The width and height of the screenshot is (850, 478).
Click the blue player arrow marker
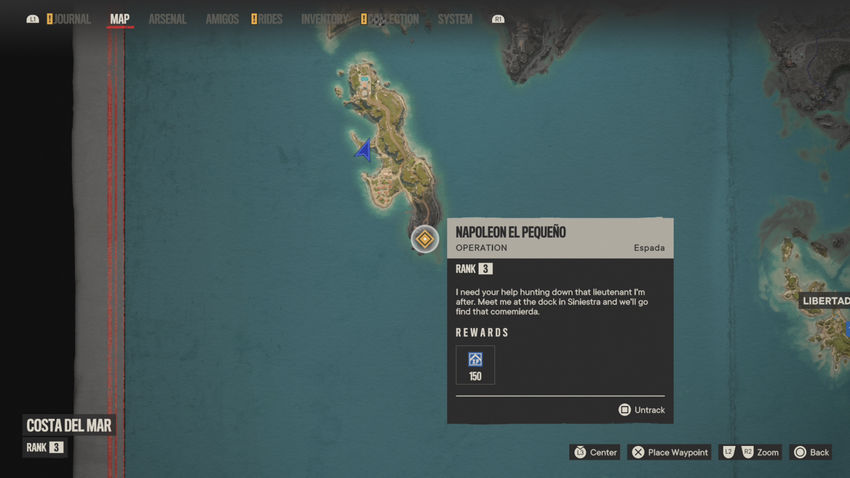pyautogui.click(x=364, y=151)
